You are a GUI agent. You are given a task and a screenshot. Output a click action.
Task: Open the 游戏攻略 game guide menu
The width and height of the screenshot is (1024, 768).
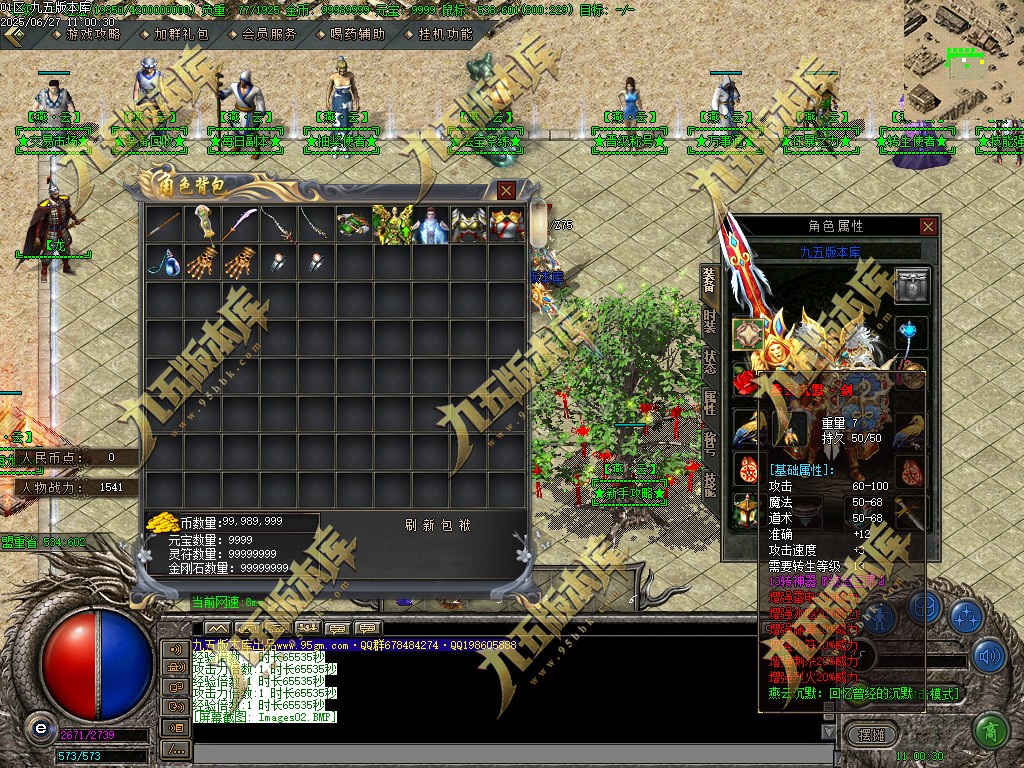point(92,33)
